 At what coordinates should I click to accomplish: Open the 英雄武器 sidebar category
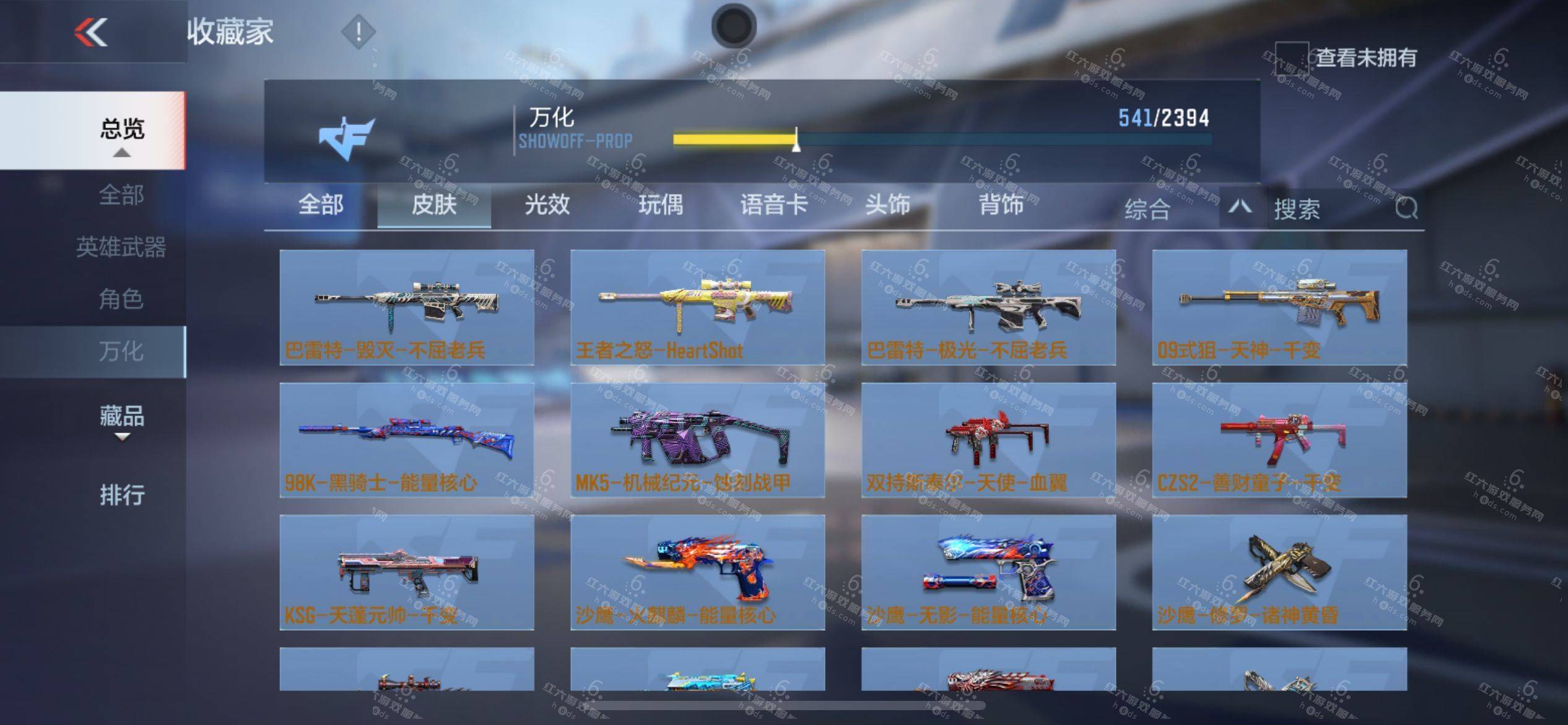click(x=121, y=247)
